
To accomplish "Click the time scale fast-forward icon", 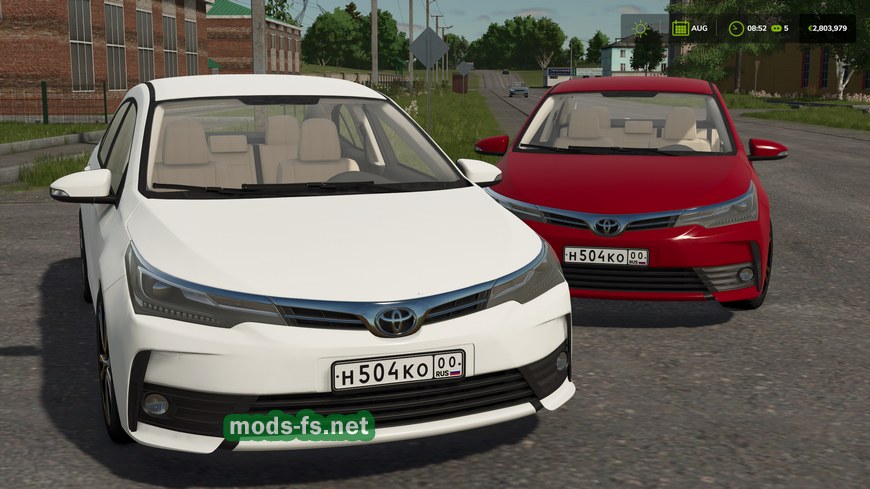I will [775, 28].
